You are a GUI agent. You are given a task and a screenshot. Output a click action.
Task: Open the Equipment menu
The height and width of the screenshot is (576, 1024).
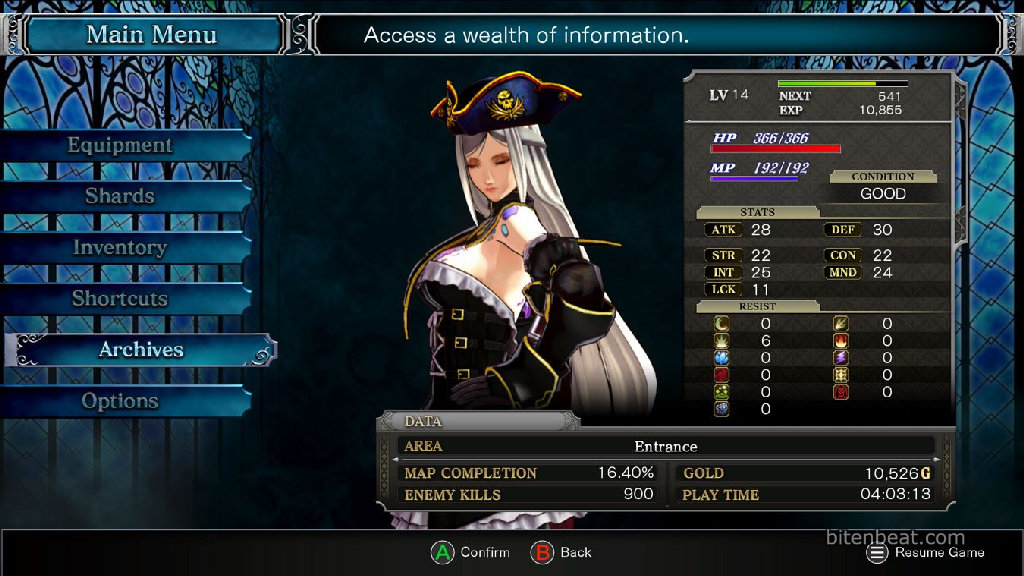tap(120, 145)
